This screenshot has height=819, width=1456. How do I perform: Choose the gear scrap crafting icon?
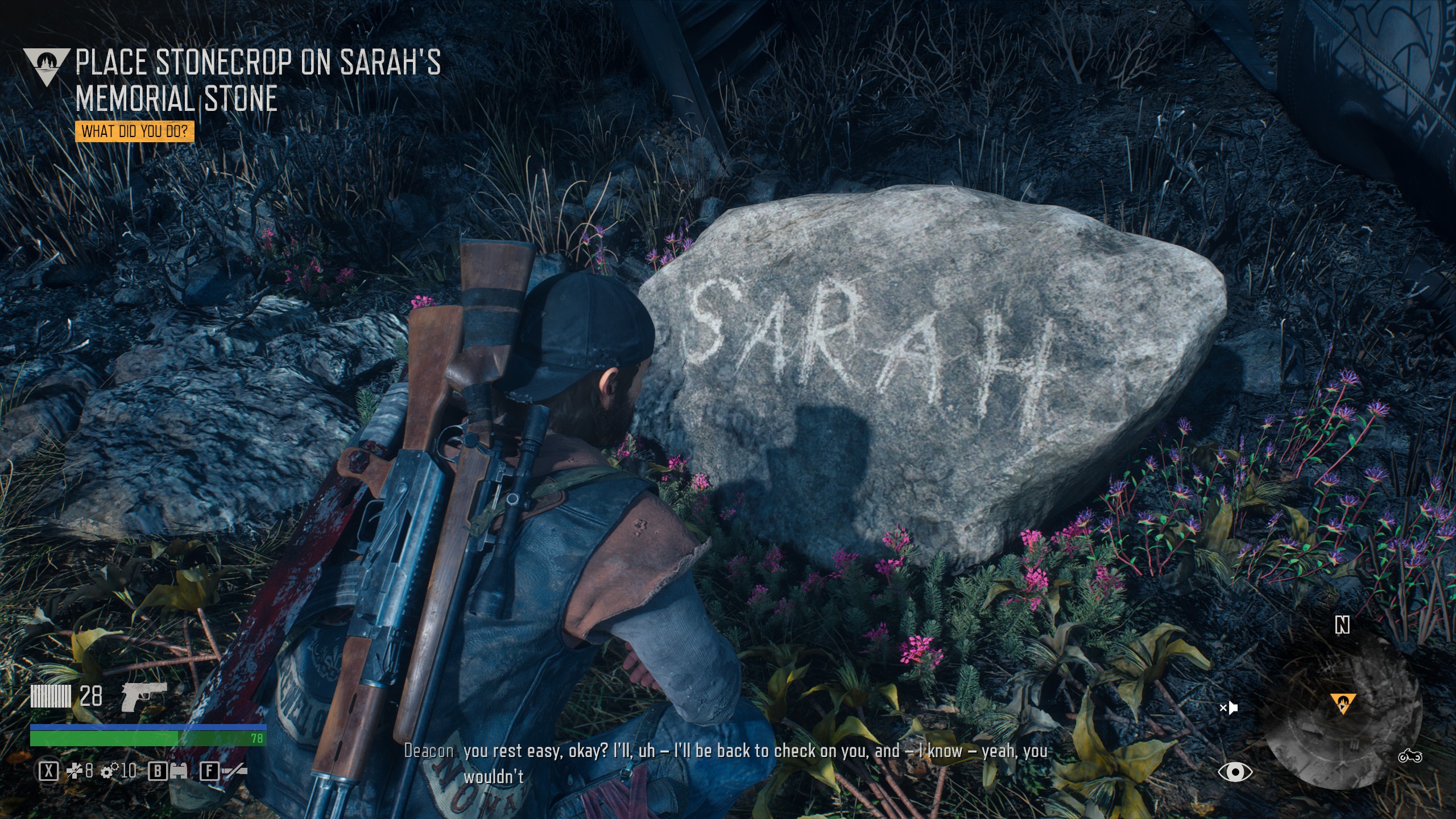point(108,771)
